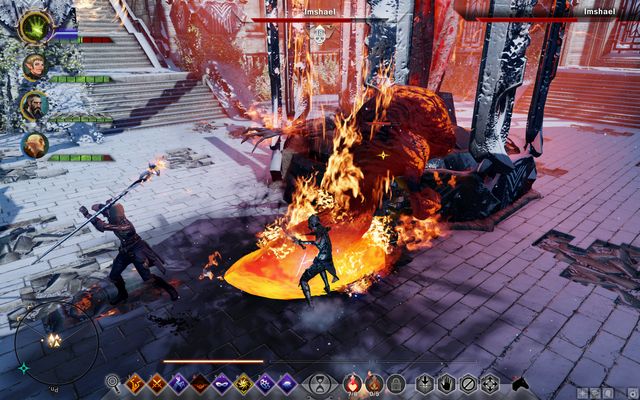
Task: Drink the red health potion
Action: click(x=352, y=383)
